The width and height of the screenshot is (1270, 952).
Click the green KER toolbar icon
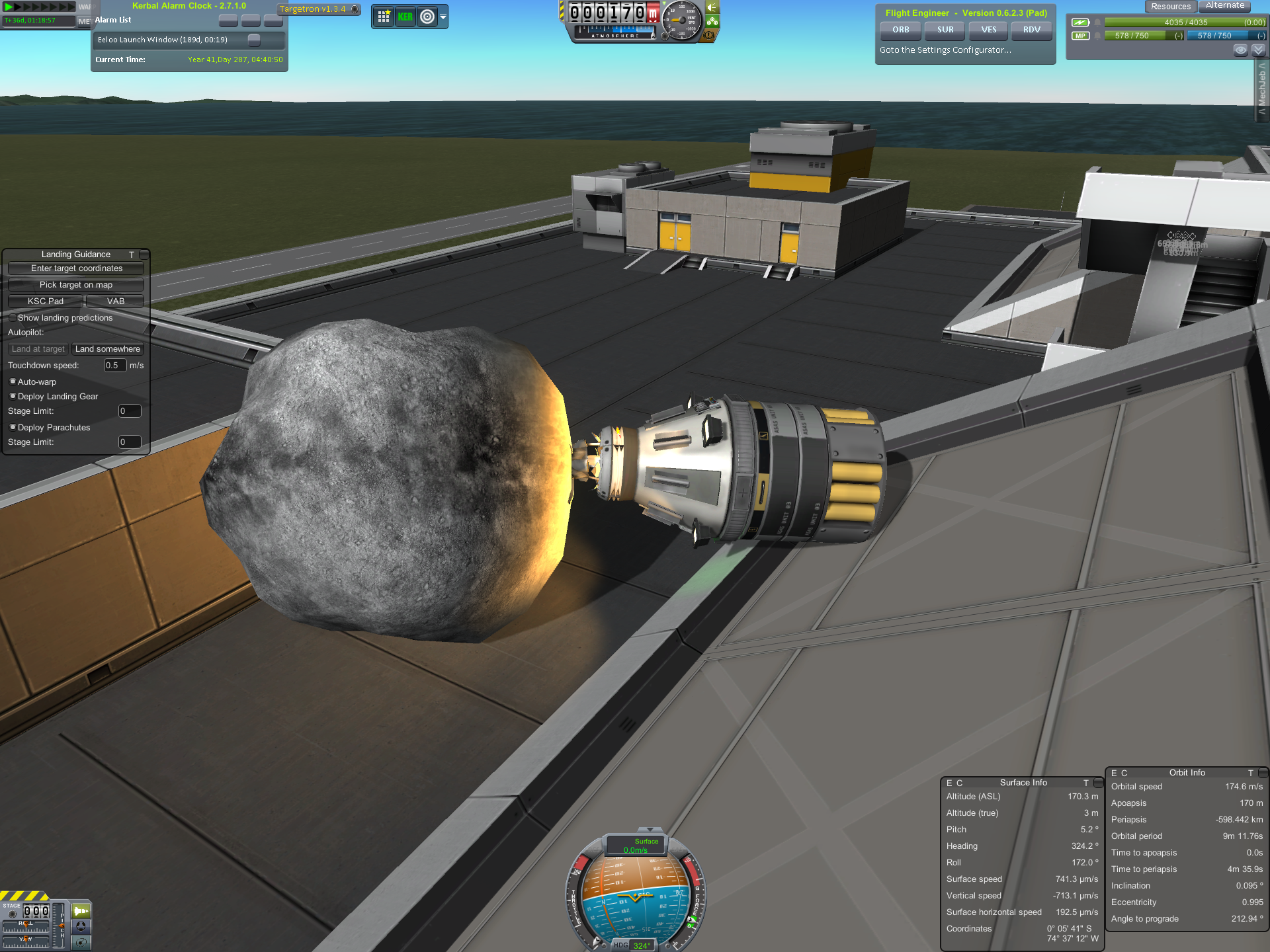[x=405, y=17]
